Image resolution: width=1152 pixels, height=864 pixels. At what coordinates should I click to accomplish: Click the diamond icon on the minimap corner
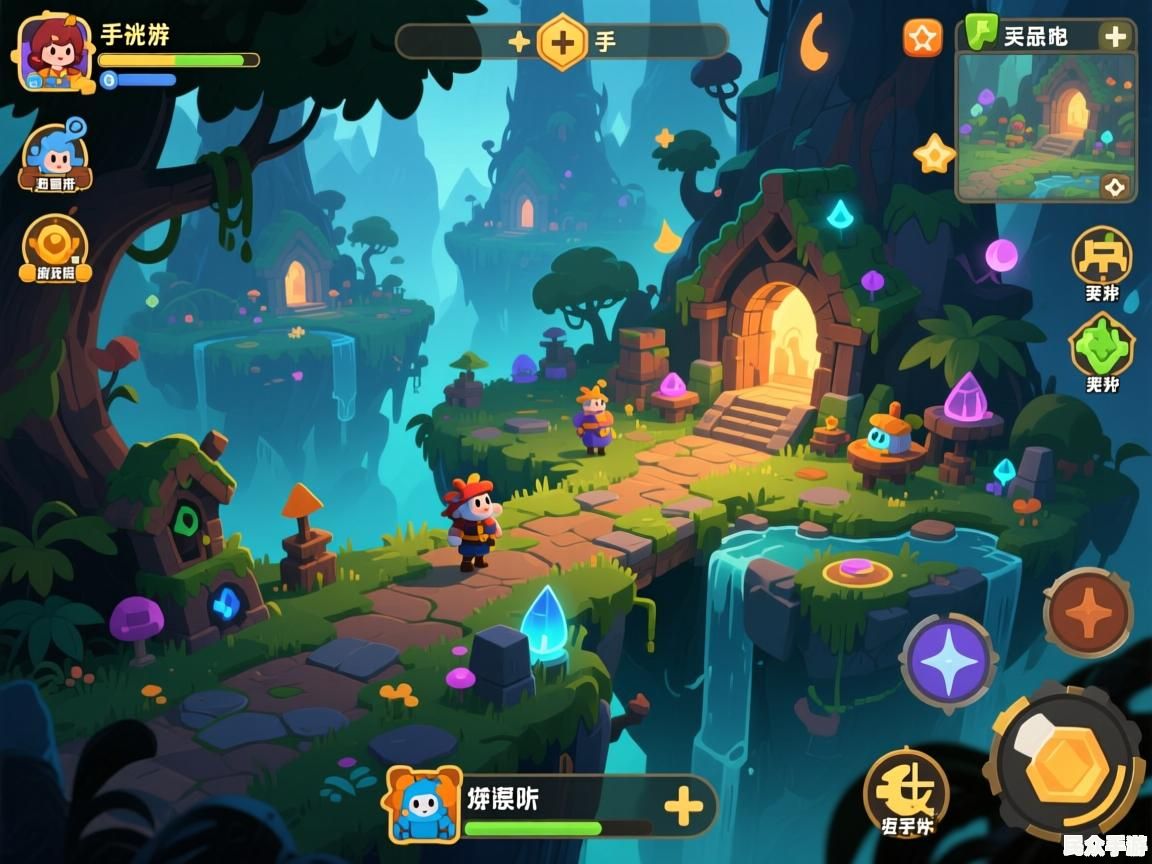pos(1114,186)
